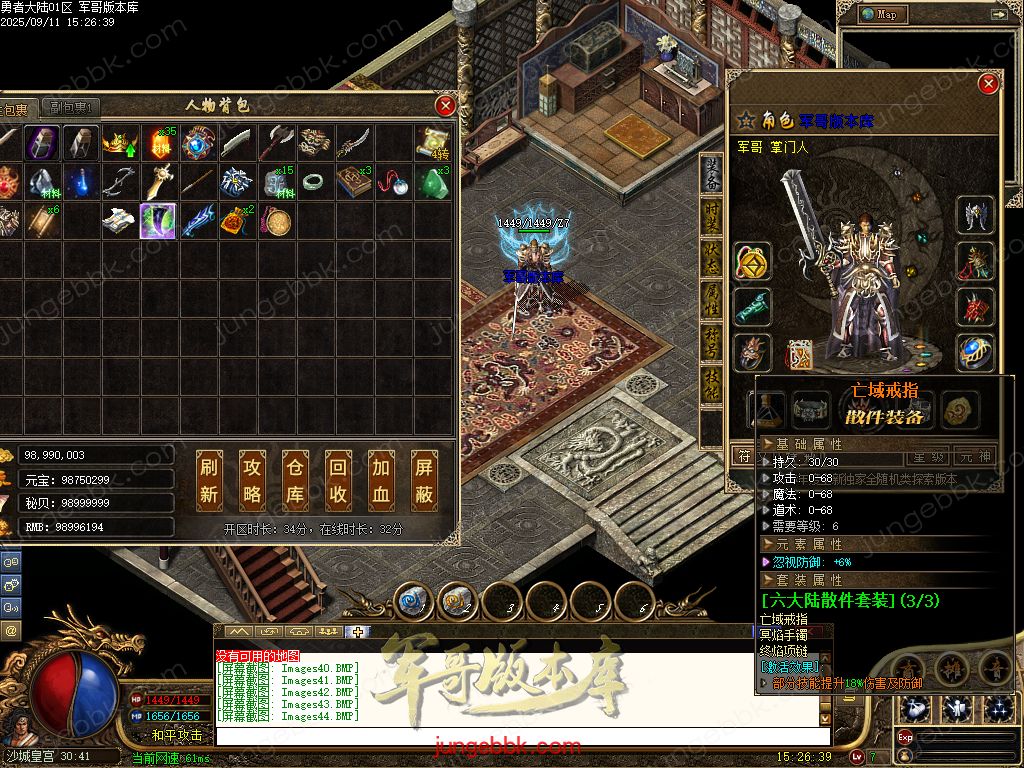The width and height of the screenshot is (1024, 768).
Task: Select the blue sapphire ring equipment slot
Action: click(x=975, y=352)
